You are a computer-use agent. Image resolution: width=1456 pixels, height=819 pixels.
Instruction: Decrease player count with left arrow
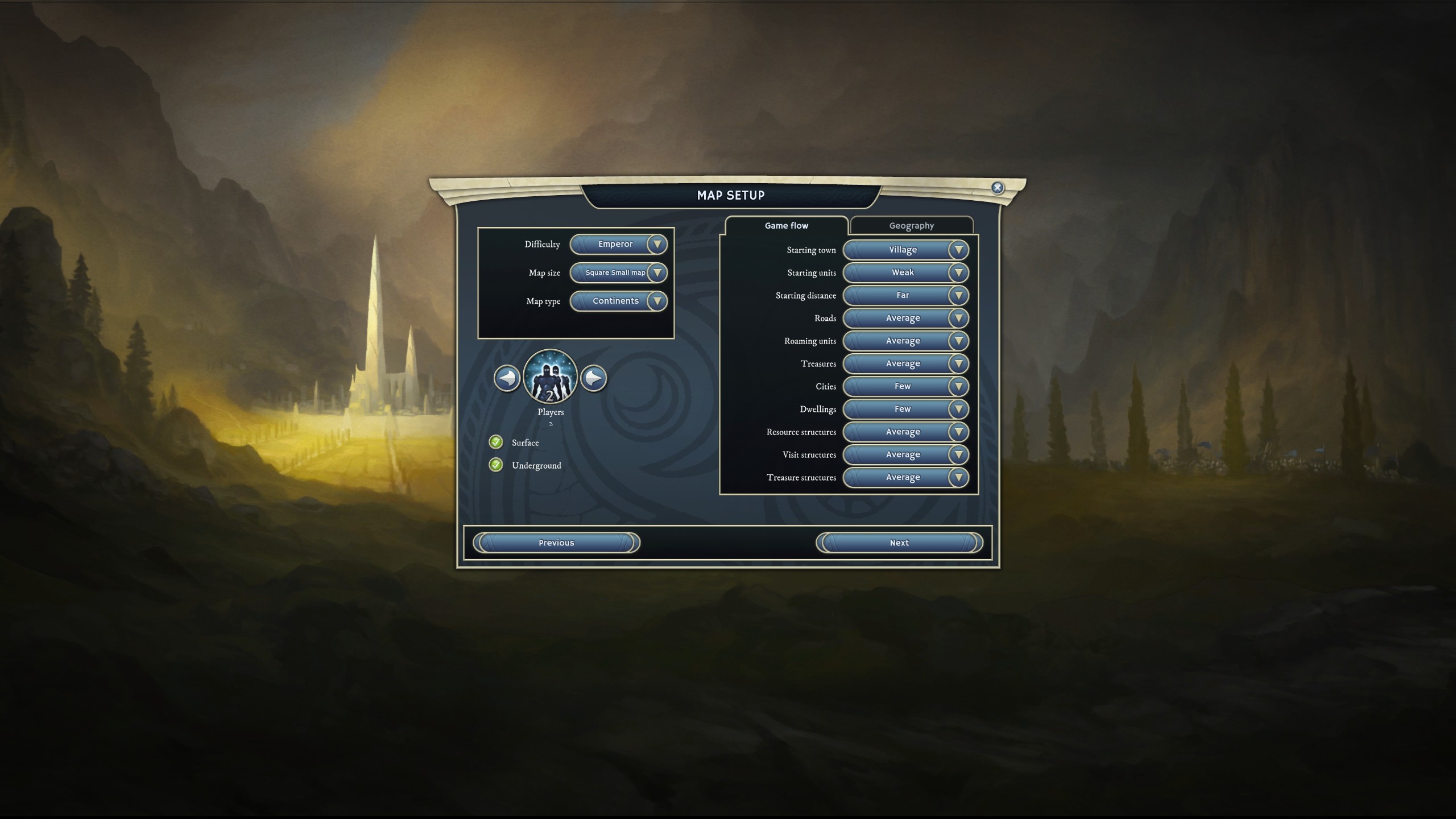(507, 378)
